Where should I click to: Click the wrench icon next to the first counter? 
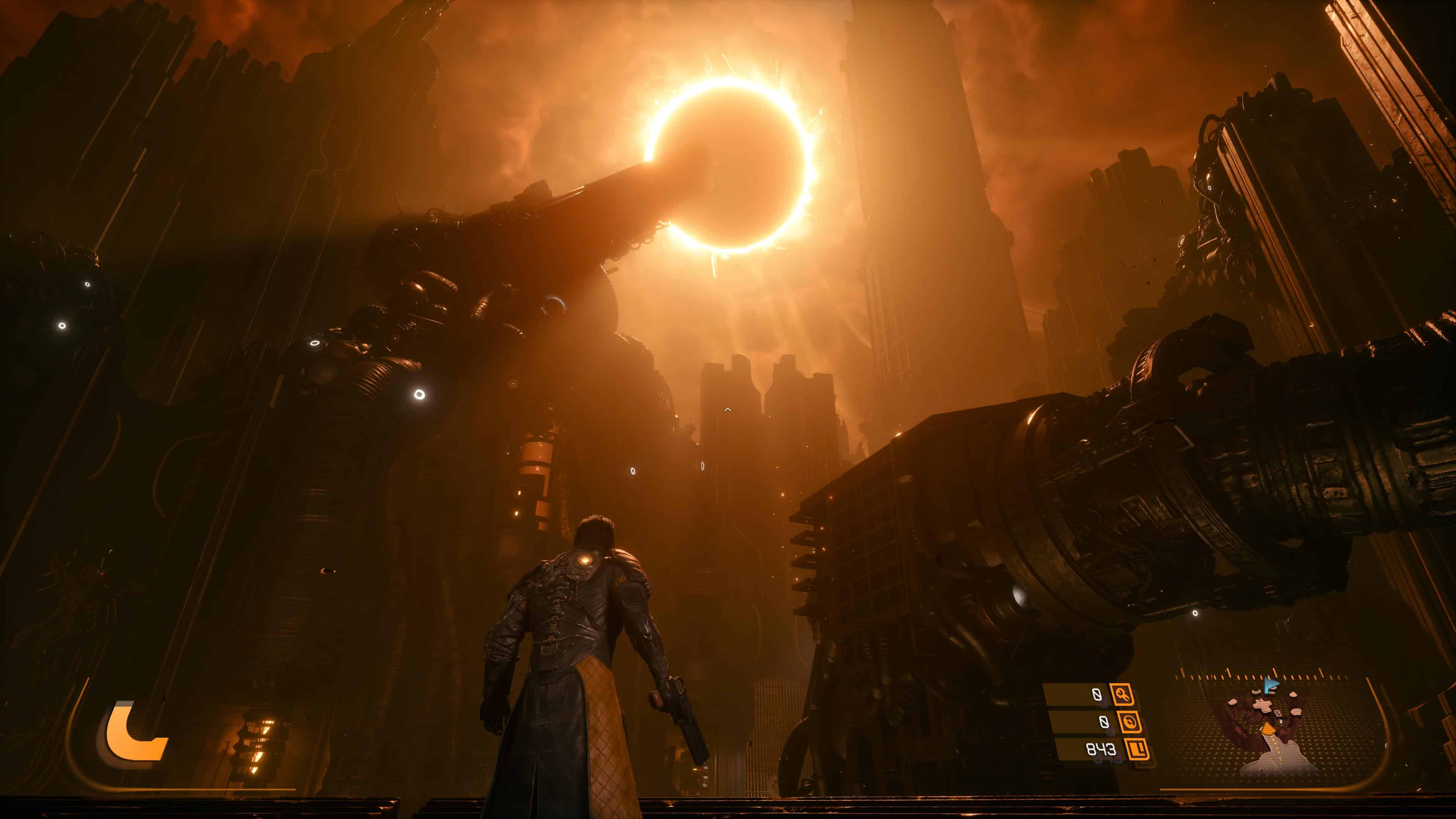(1123, 695)
